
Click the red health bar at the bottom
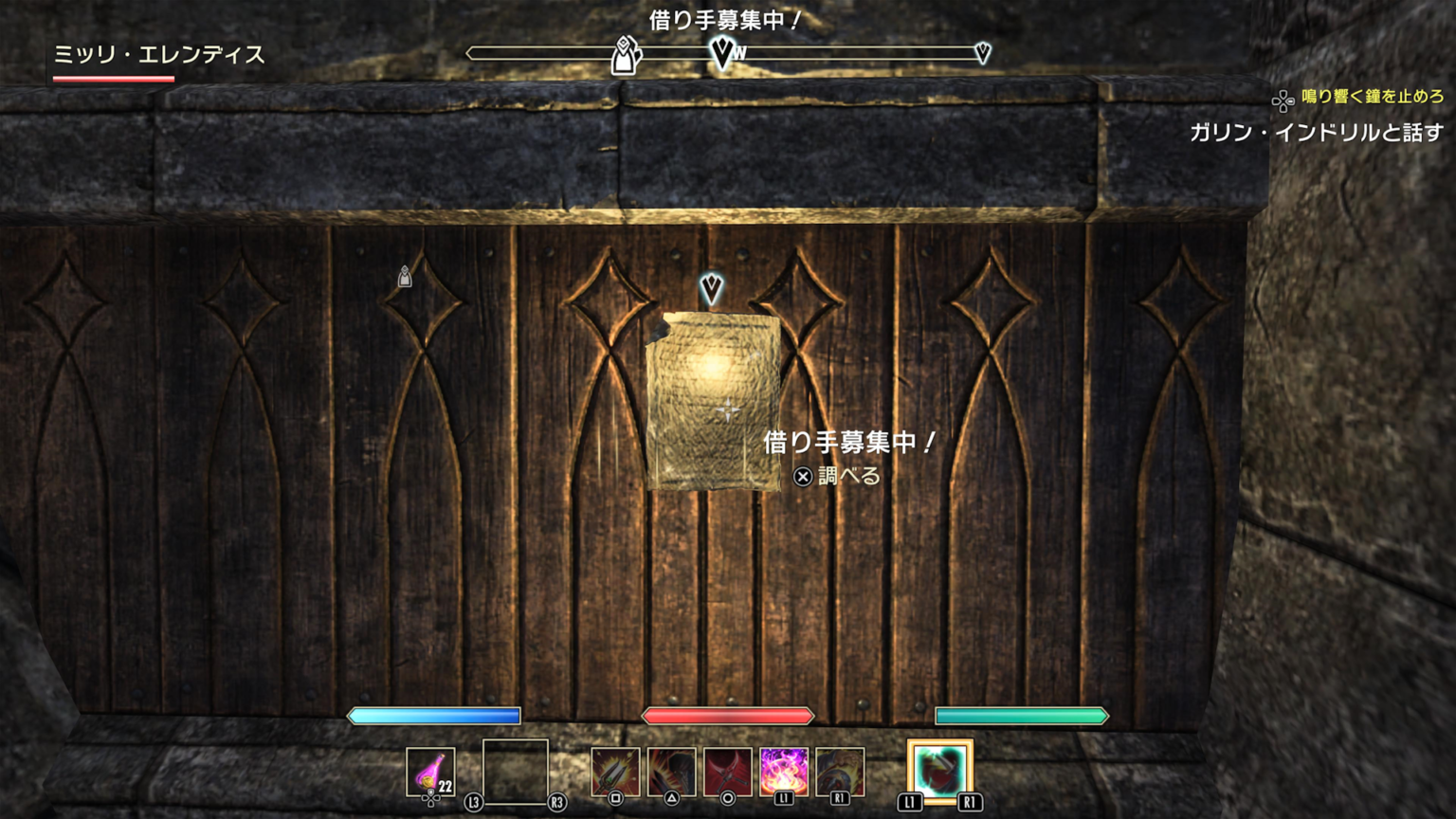[x=731, y=717]
